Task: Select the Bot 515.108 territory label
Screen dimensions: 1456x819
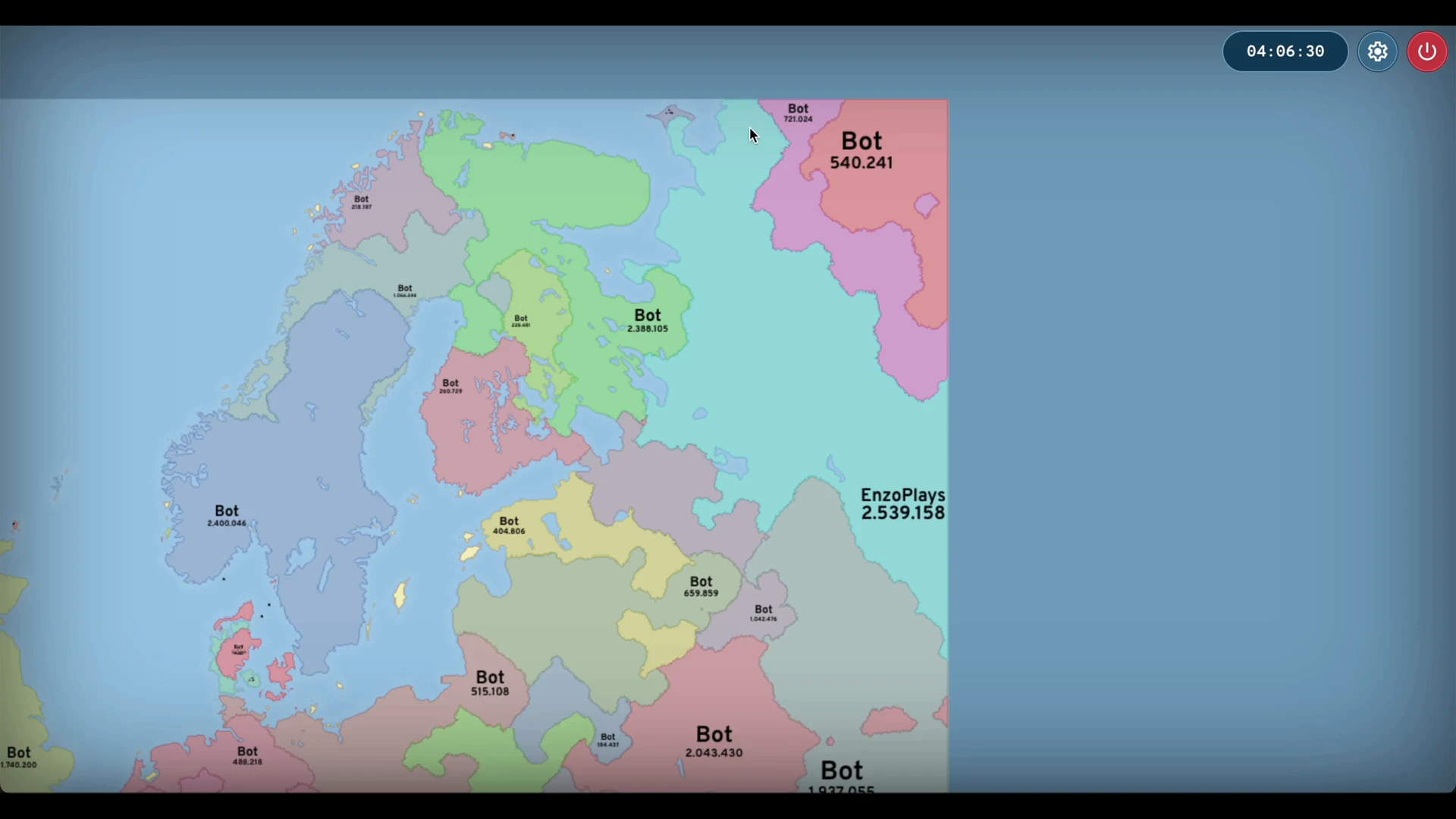Action: click(490, 683)
